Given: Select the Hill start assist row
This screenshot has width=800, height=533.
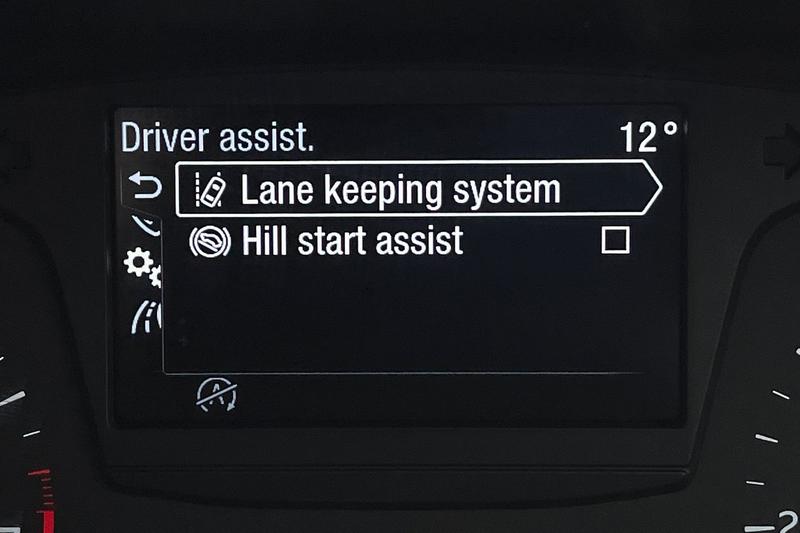Looking at the screenshot, I should [x=352, y=241].
